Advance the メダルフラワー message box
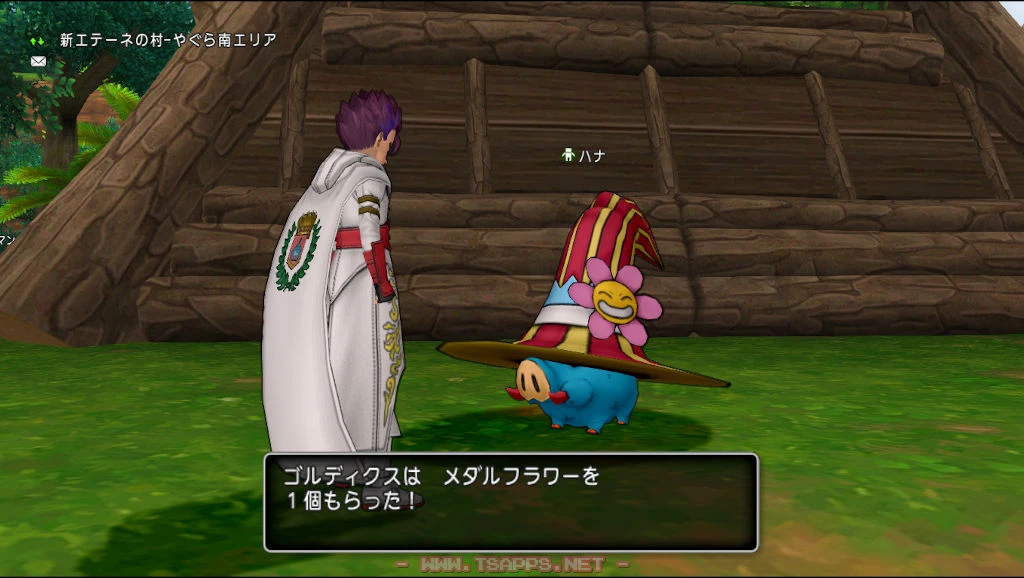 tap(510, 502)
